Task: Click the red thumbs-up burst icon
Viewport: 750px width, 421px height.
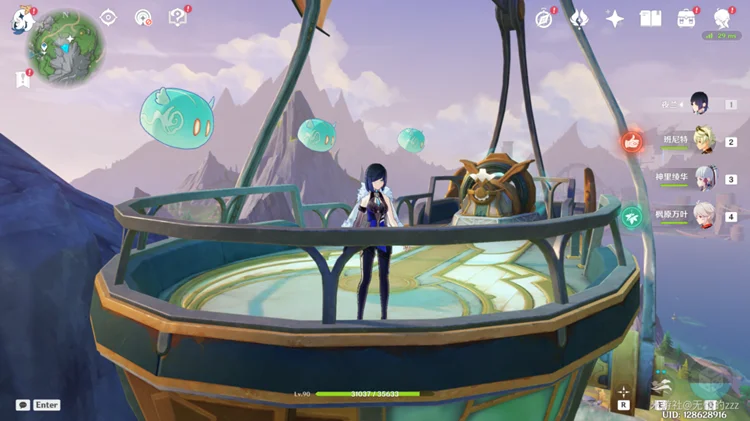Action: tap(631, 142)
